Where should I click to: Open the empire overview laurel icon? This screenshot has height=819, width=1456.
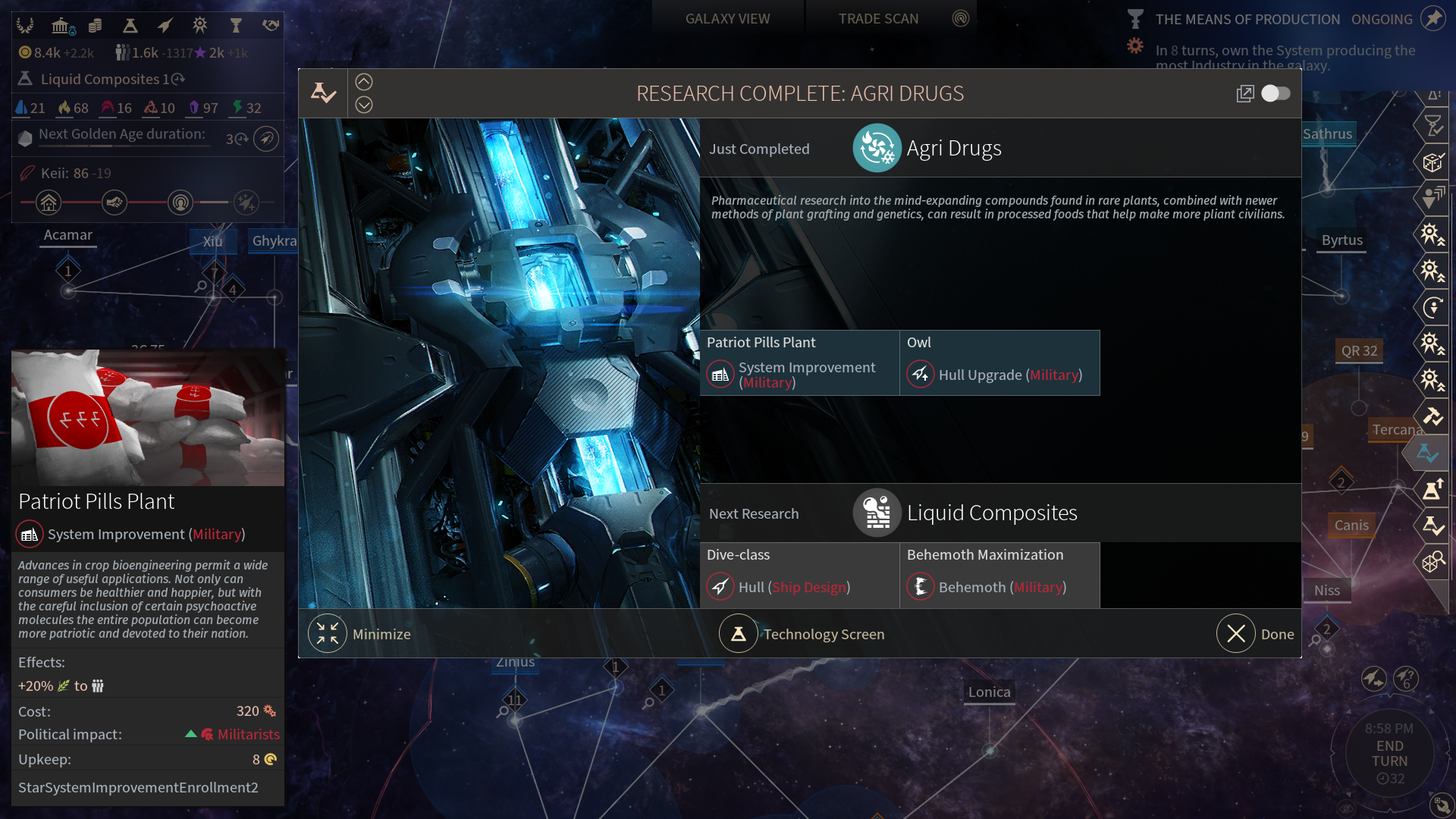(26, 26)
